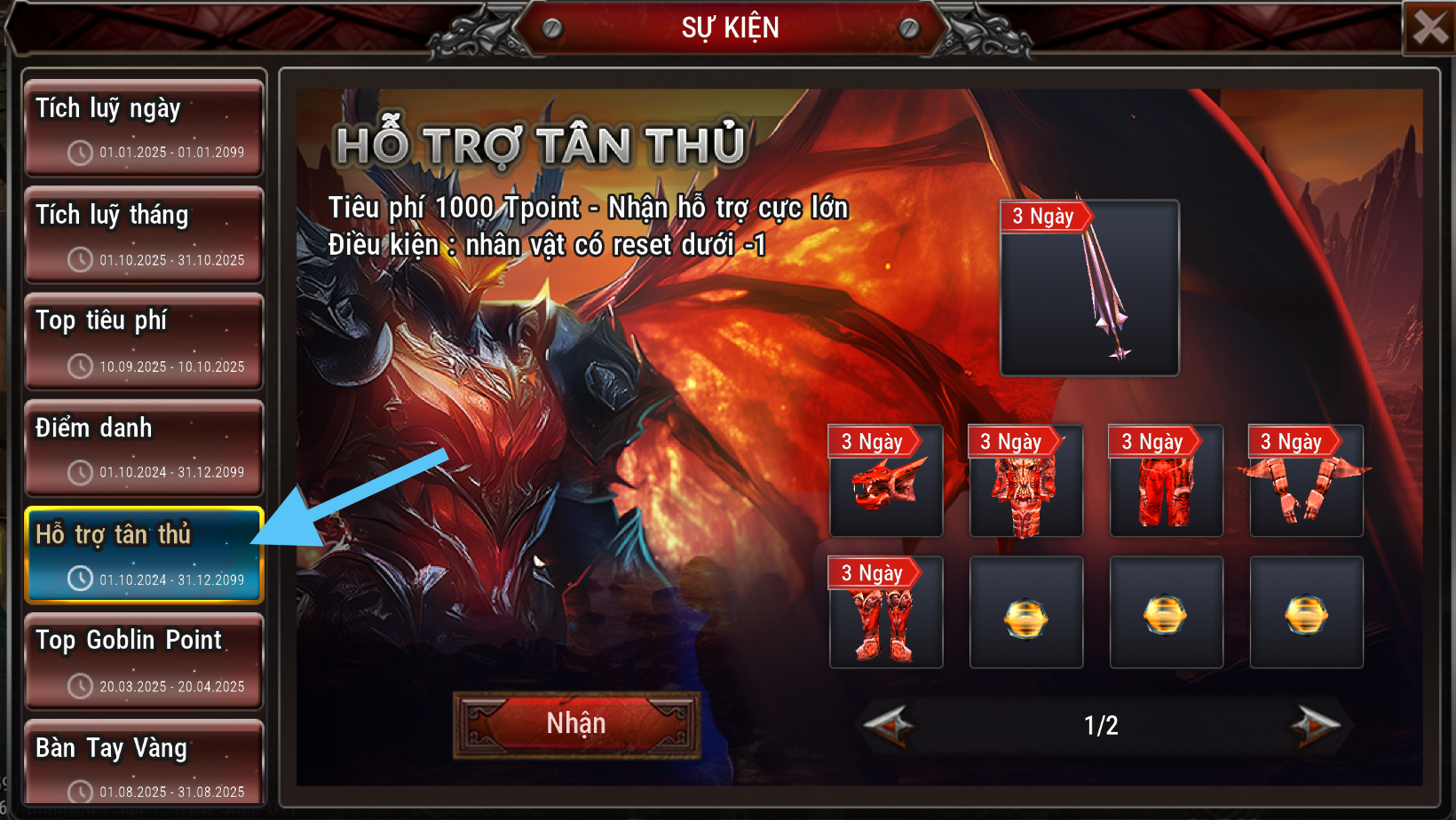Select the 3-day spear weapon reward
This screenshot has height=820, width=1456.
tap(1089, 288)
